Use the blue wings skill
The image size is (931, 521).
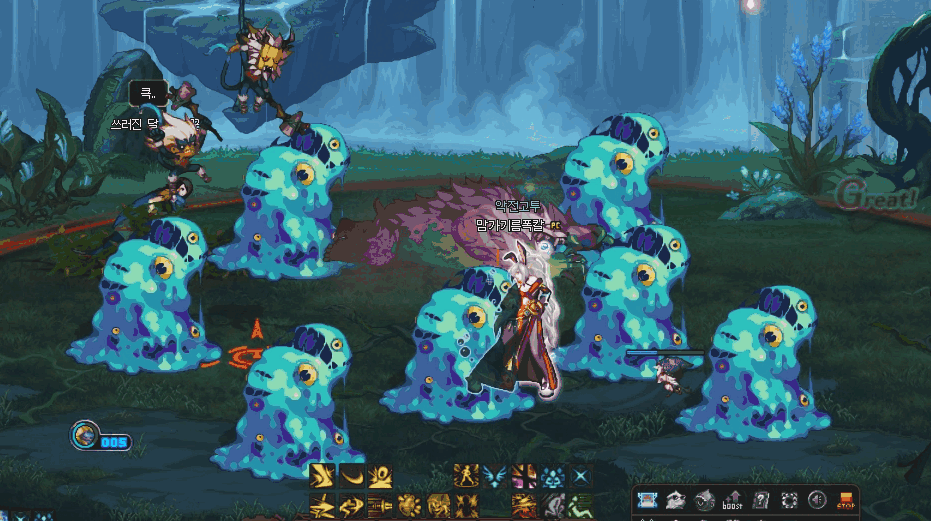click(494, 476)
